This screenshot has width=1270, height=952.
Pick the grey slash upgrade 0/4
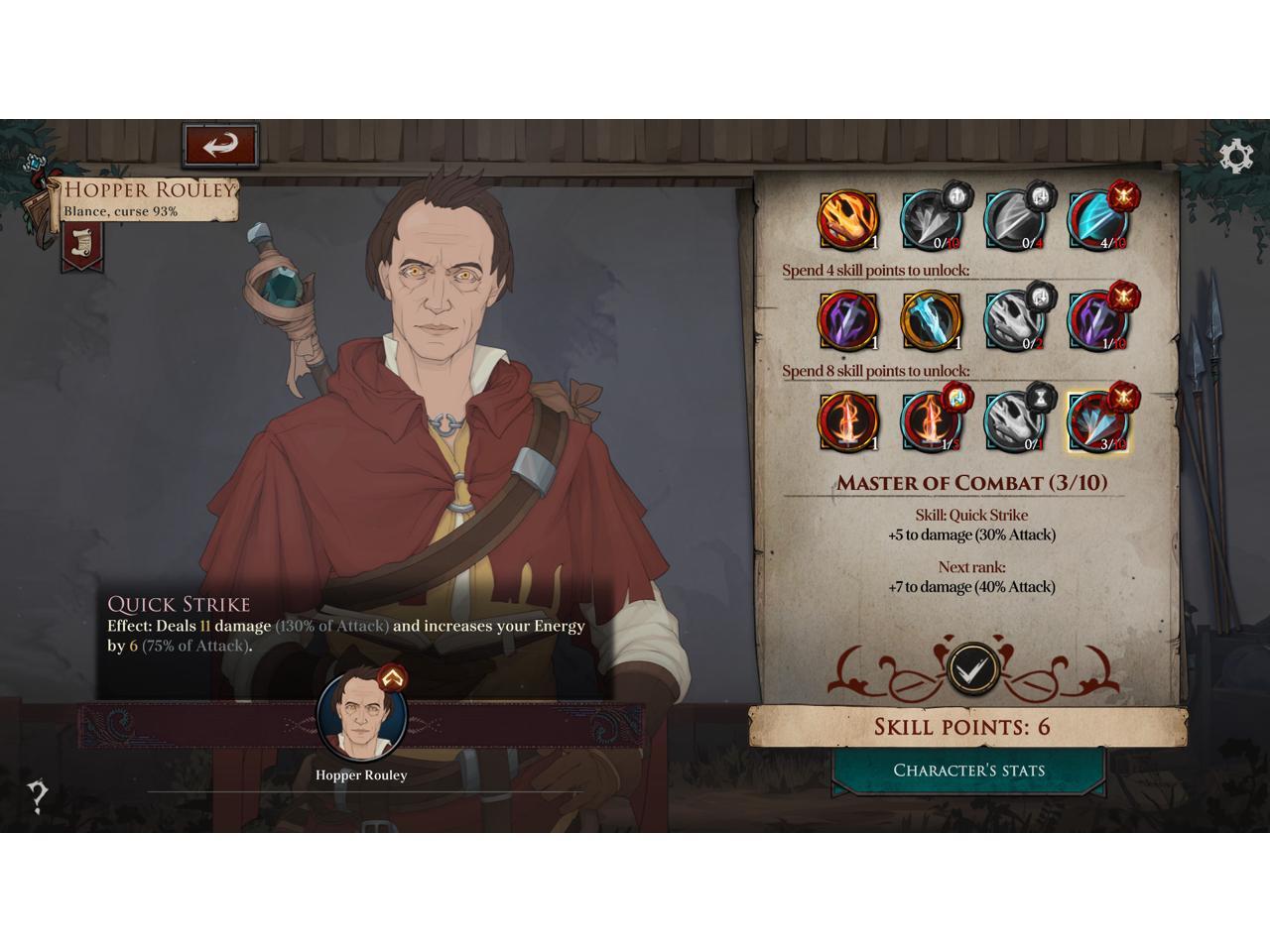click(x=1014, y=219)
